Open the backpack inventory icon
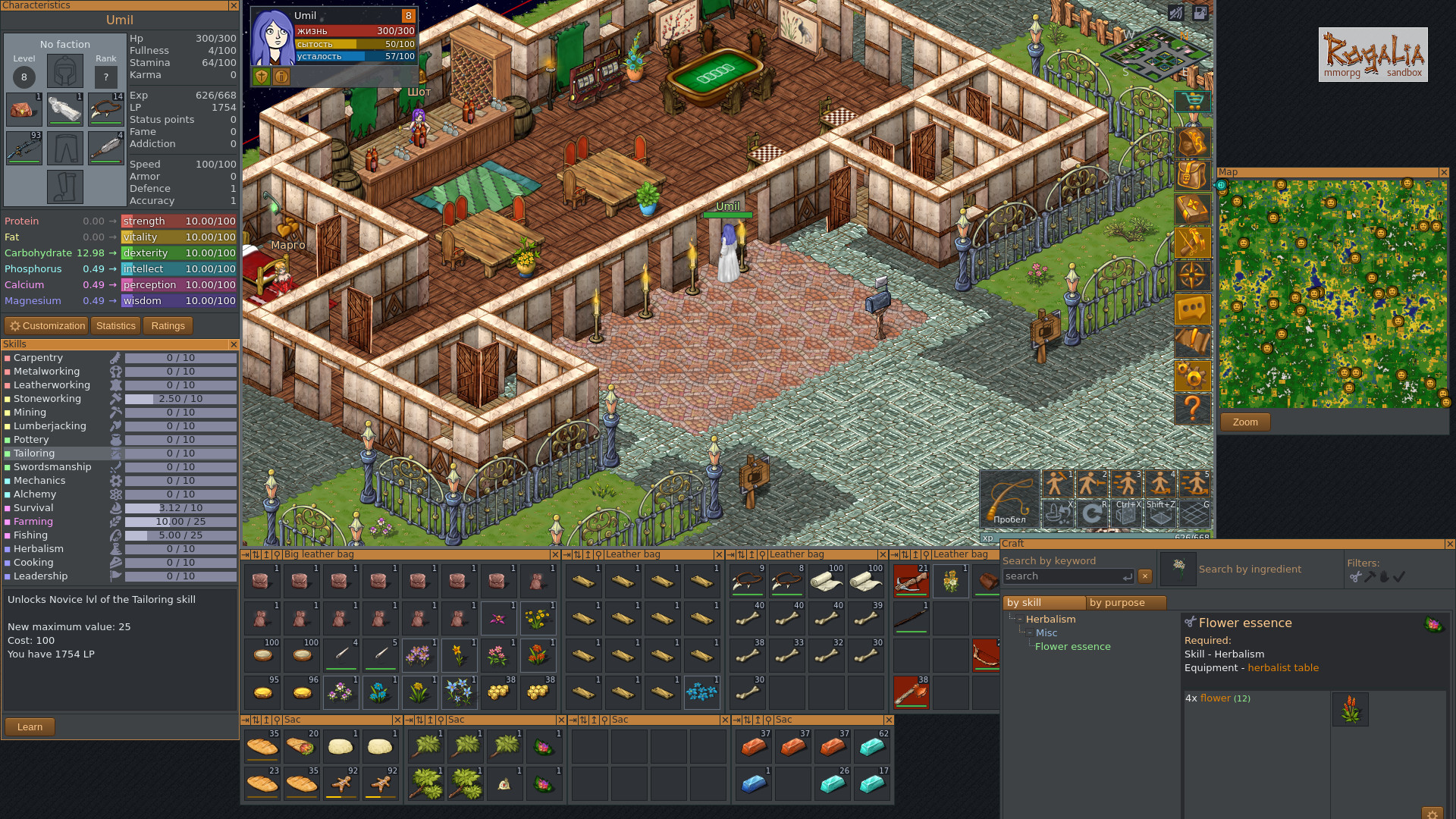Screen dimensions: 1456x819 1193,174
